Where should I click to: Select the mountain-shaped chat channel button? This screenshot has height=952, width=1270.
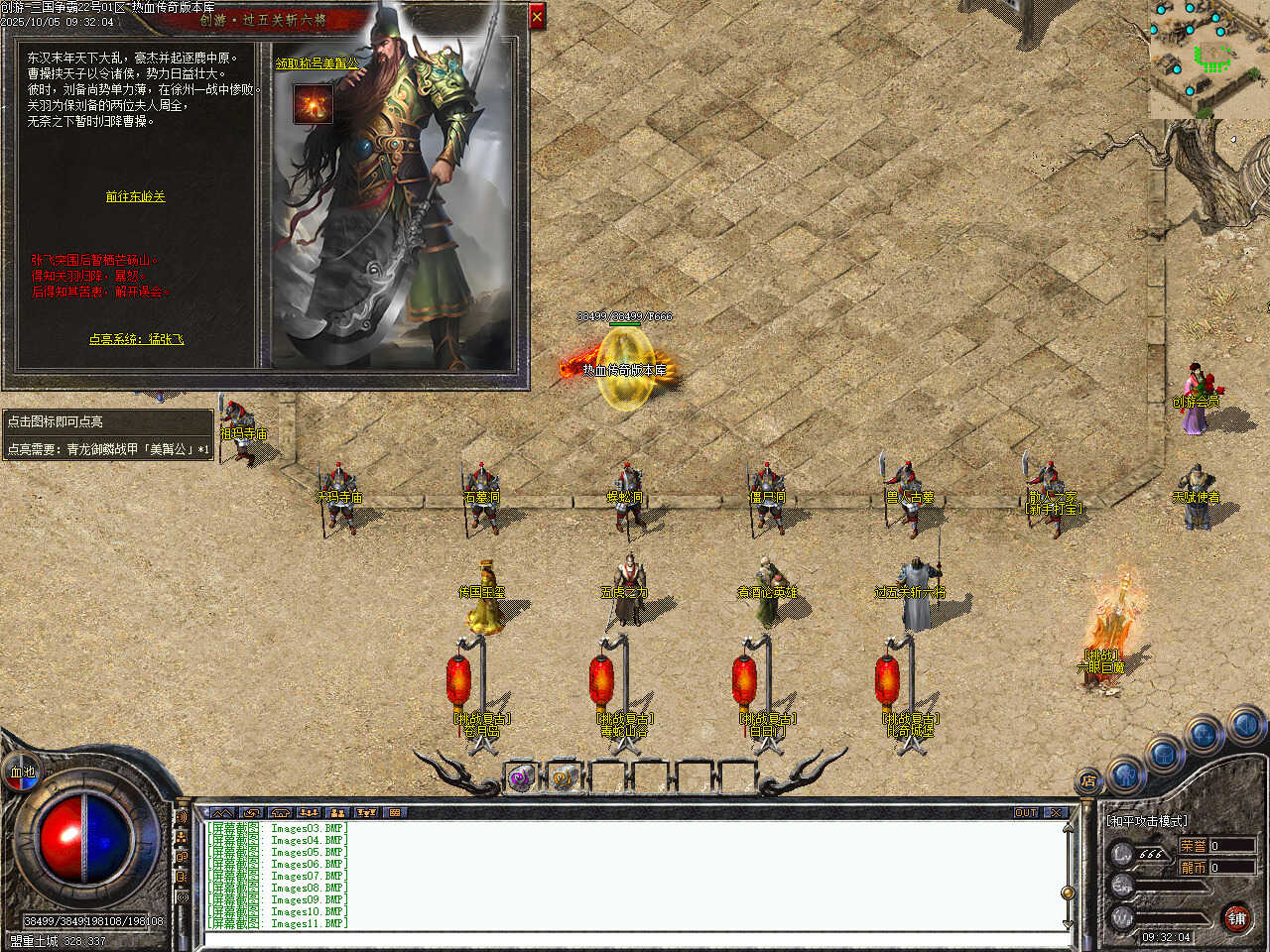(x=222, y=812)
